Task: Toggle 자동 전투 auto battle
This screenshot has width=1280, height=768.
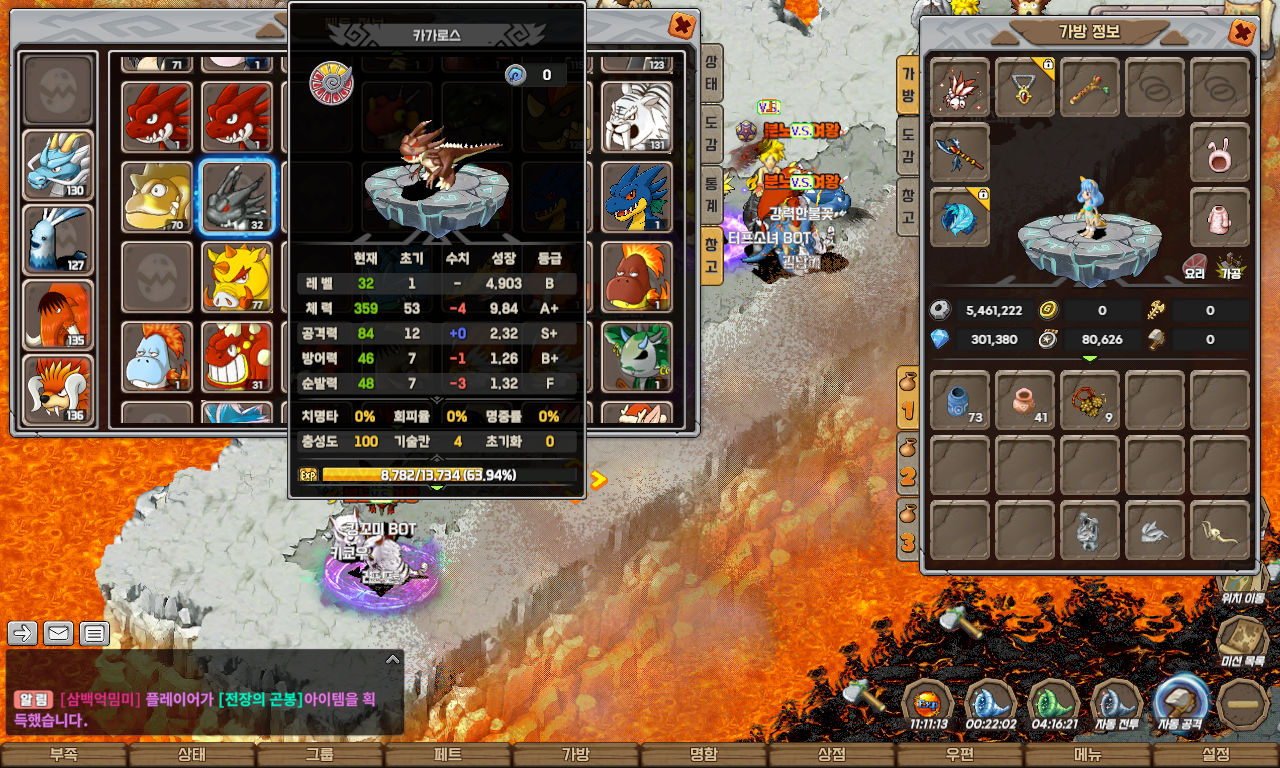Action: click(1117, 704)
